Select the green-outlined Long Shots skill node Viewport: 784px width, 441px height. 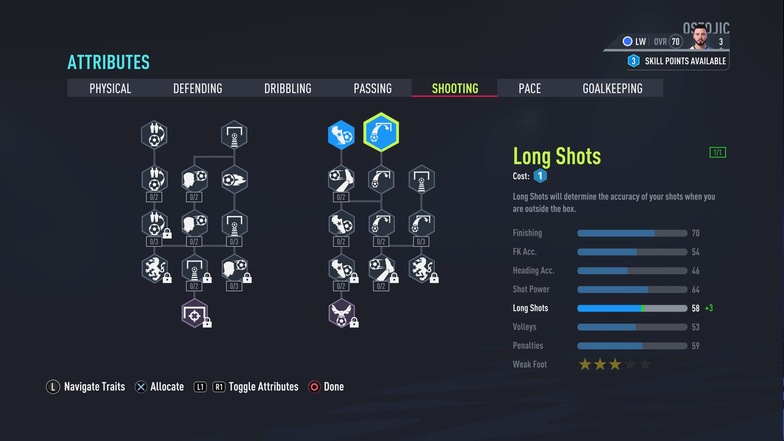click(x=381, y=134)
